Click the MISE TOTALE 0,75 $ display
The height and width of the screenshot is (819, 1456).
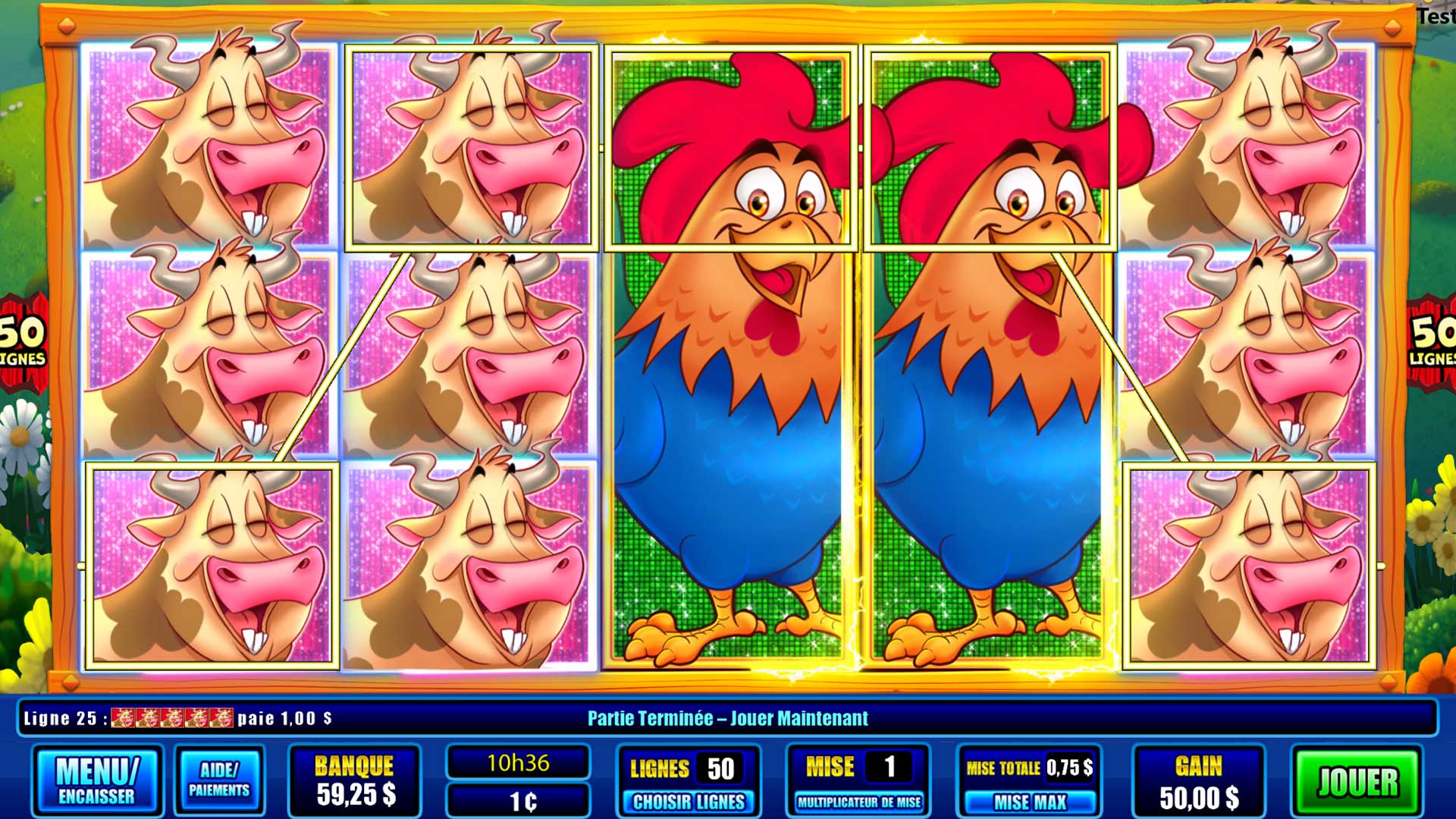pyautogui.click(x=1030, y=767)
